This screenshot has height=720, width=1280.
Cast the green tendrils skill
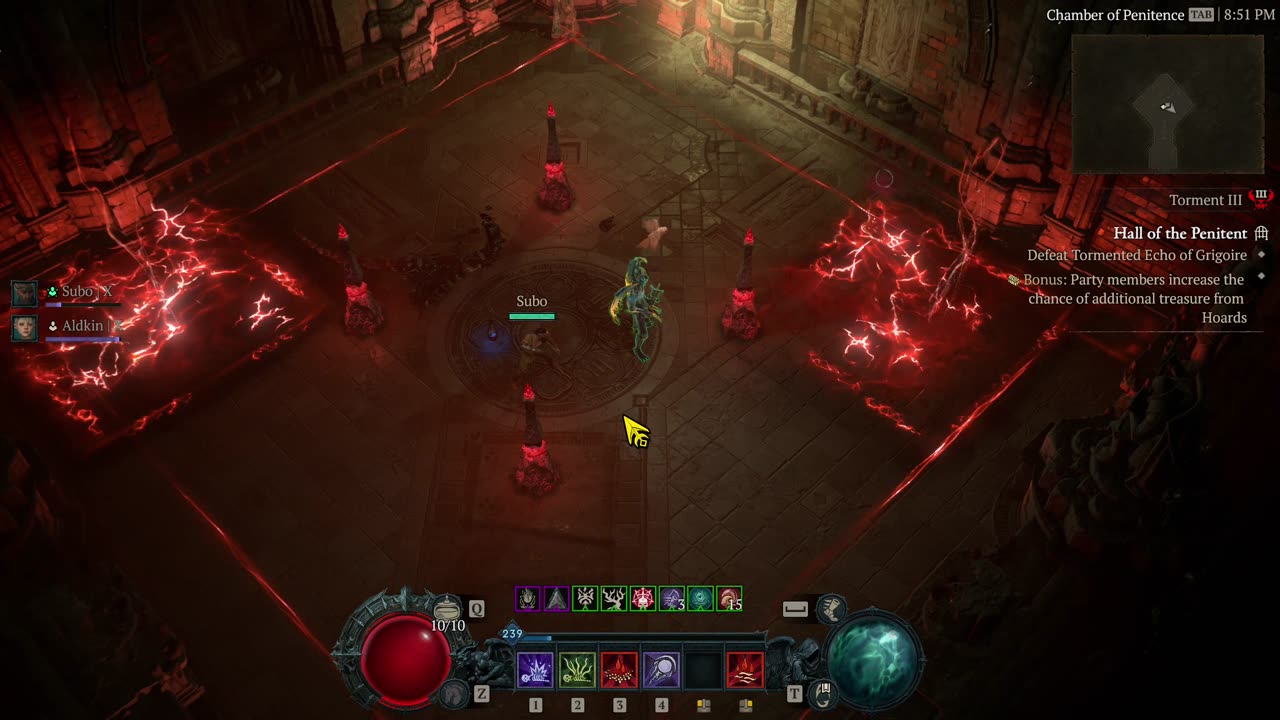point(577,670)
